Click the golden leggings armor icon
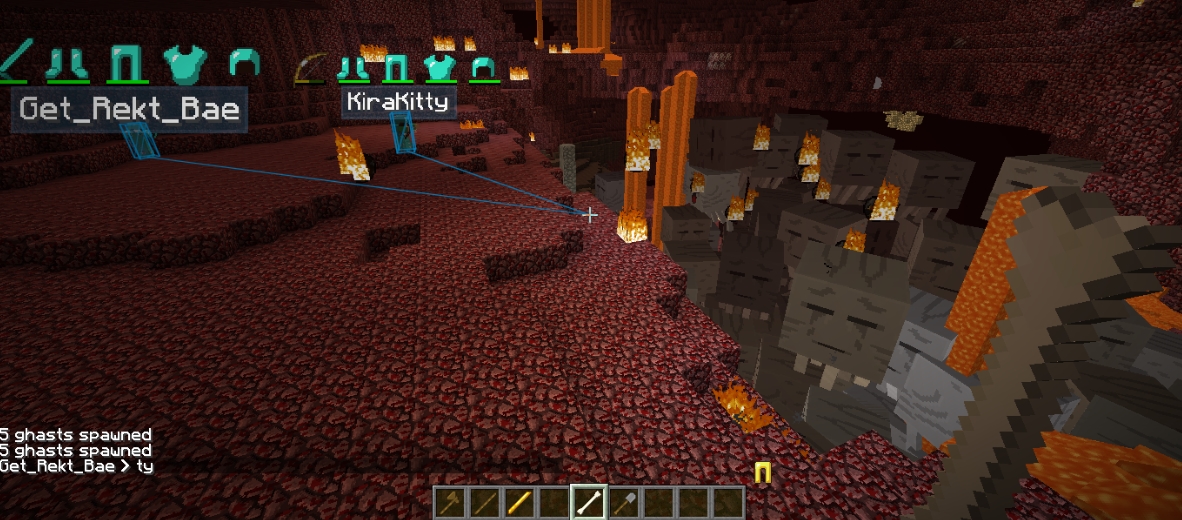 coord(762,473)
